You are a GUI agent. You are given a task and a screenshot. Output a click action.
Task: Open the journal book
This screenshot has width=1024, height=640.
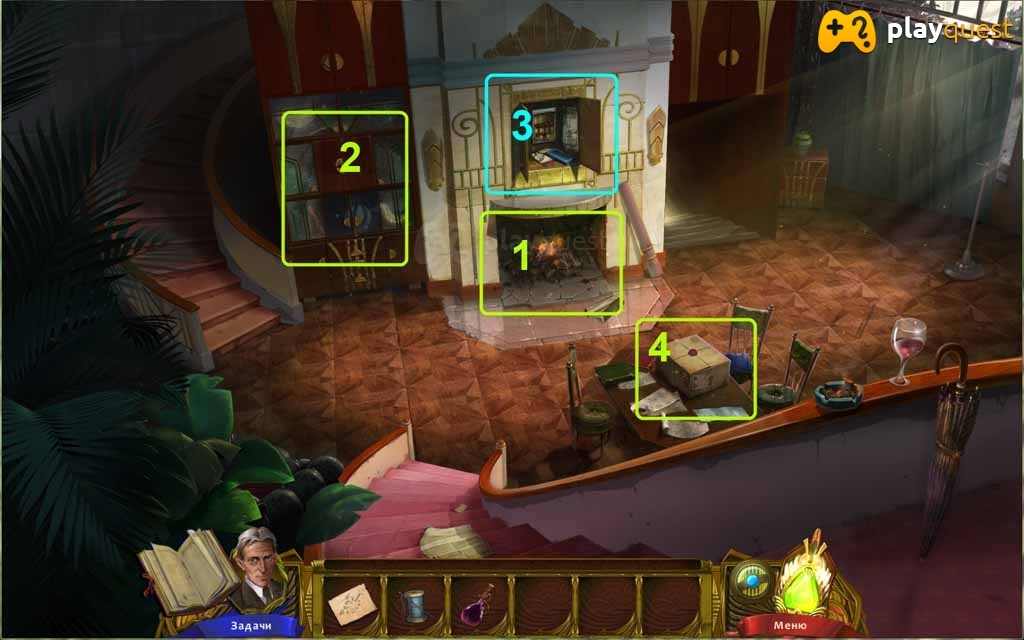click(187, 570)
